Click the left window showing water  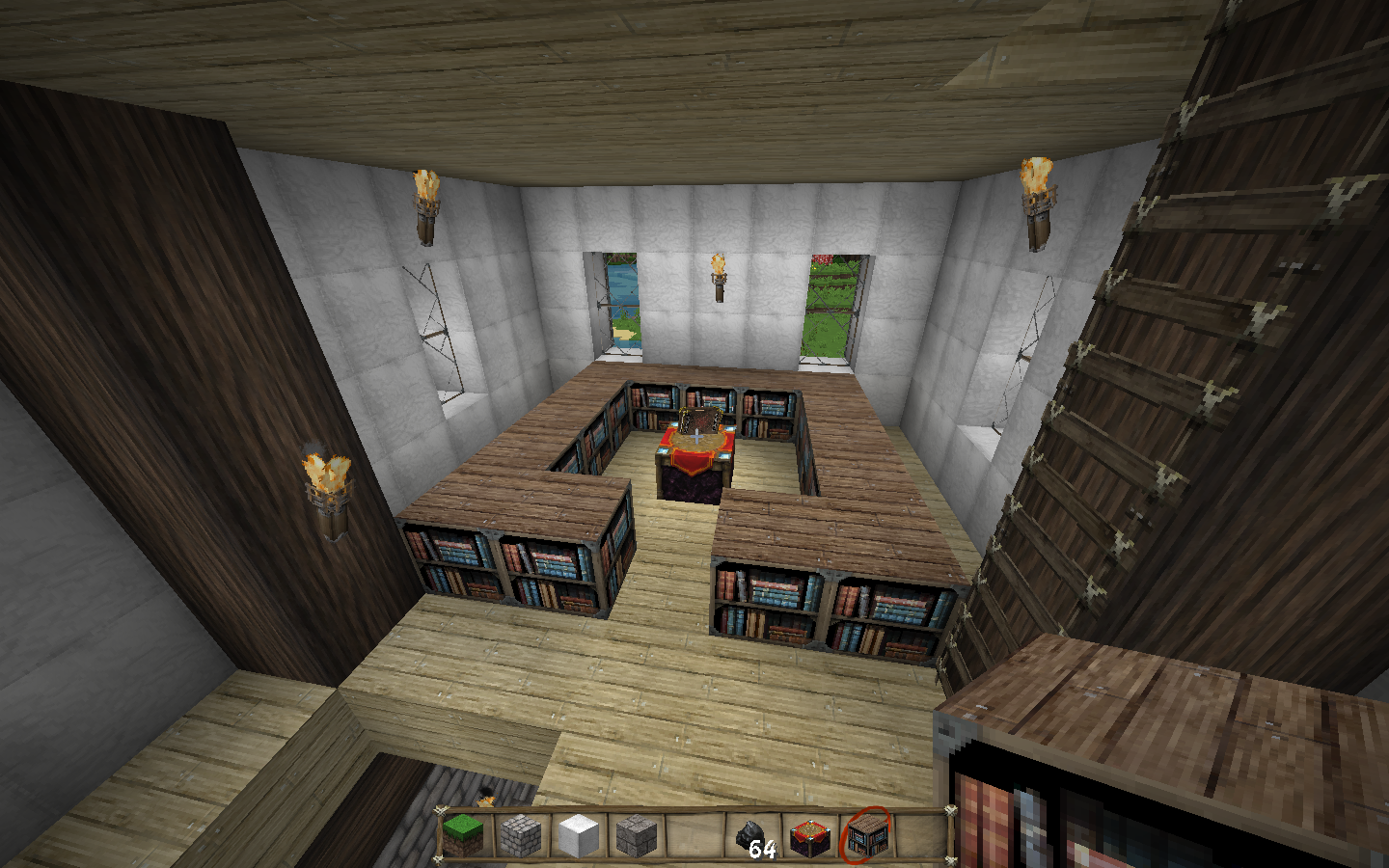coord(622,304)
